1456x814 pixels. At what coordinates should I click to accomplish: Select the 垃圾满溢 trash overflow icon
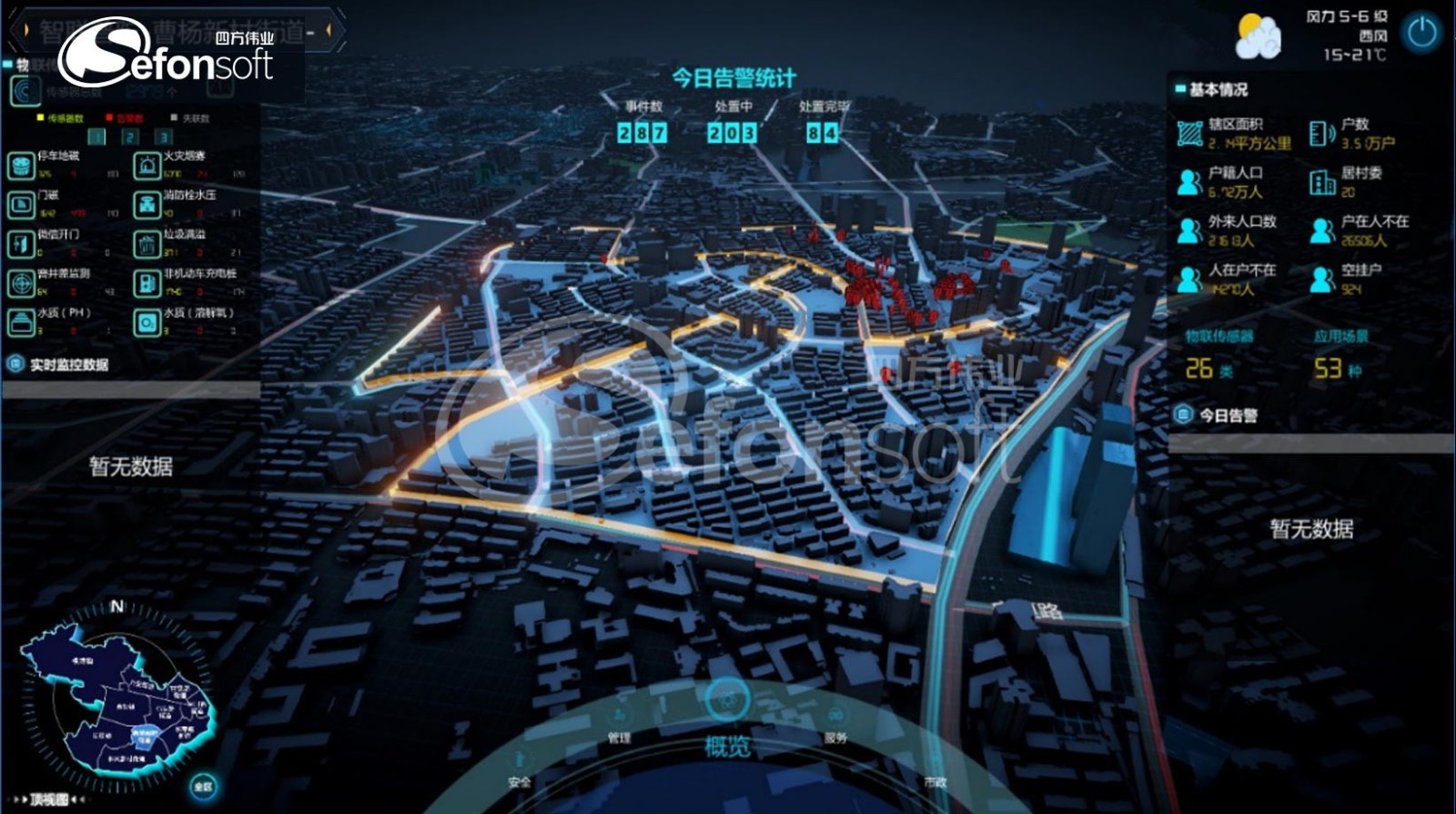tap(147, 244)
